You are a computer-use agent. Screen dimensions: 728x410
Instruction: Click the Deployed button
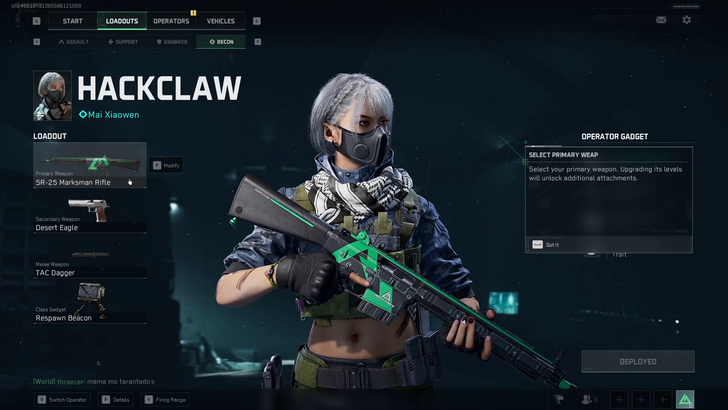click(x=637, y=361)
